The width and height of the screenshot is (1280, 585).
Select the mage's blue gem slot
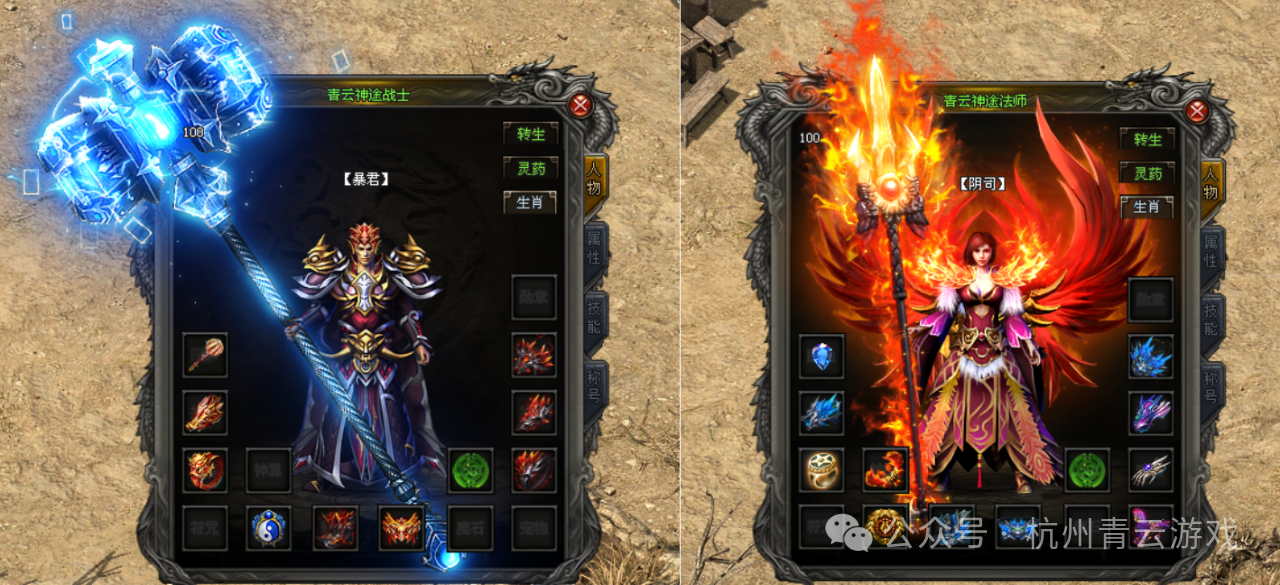822,356
